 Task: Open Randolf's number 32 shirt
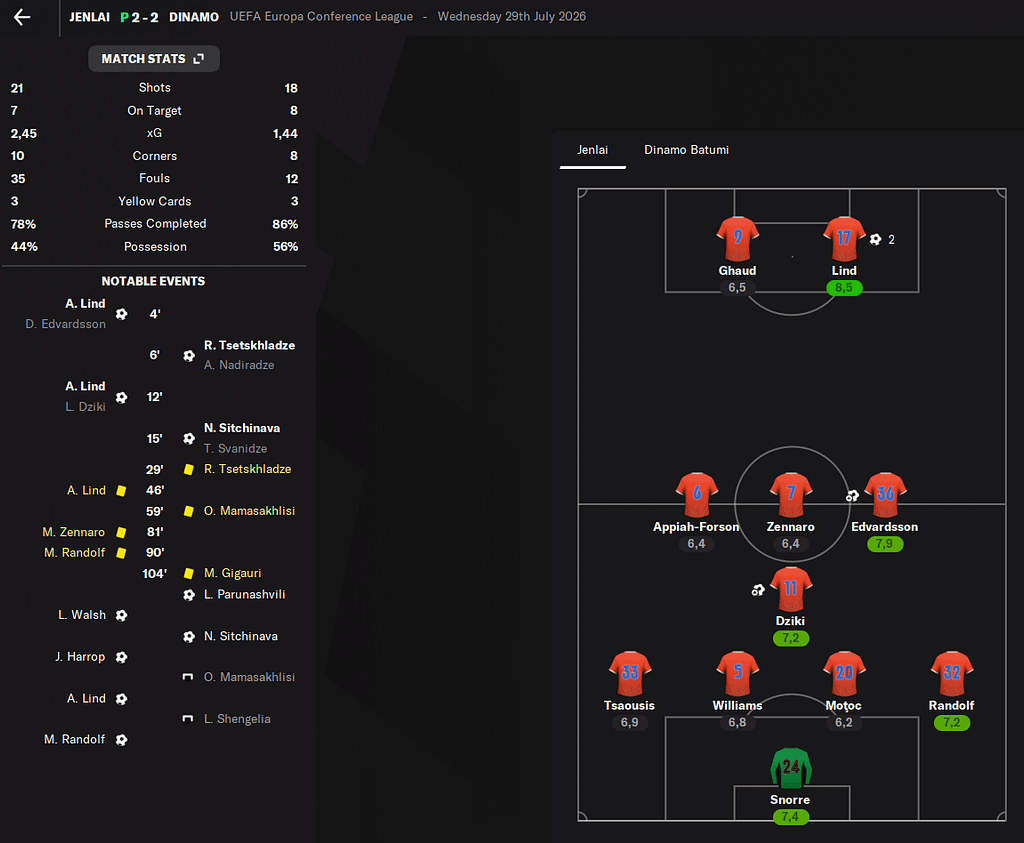point(951,674)
